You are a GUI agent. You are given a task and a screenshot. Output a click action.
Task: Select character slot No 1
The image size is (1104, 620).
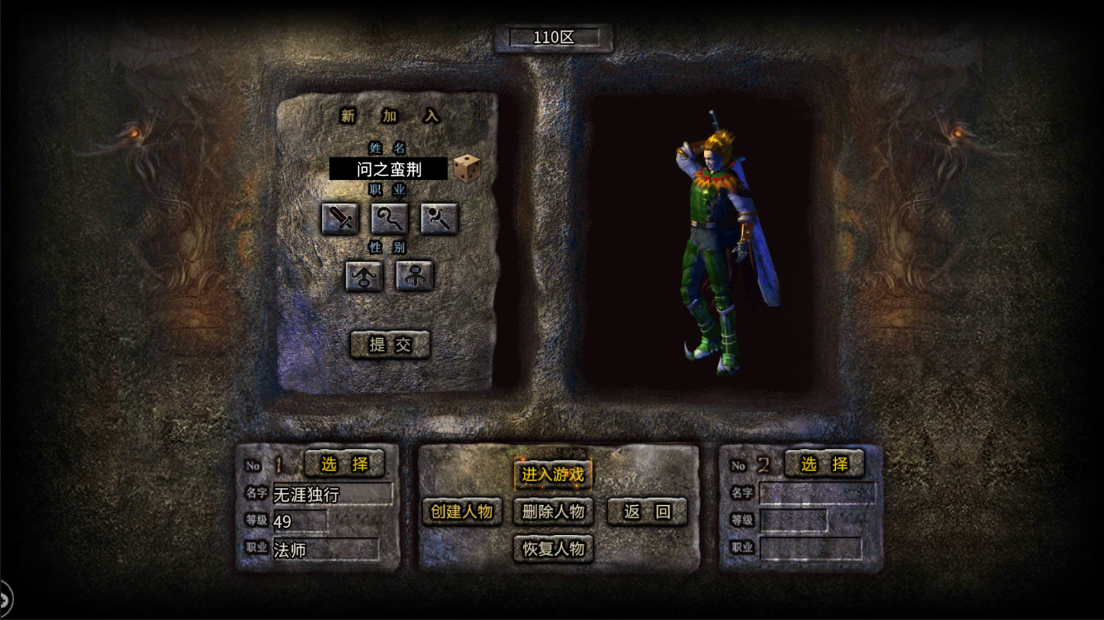(x=344, y=464)
